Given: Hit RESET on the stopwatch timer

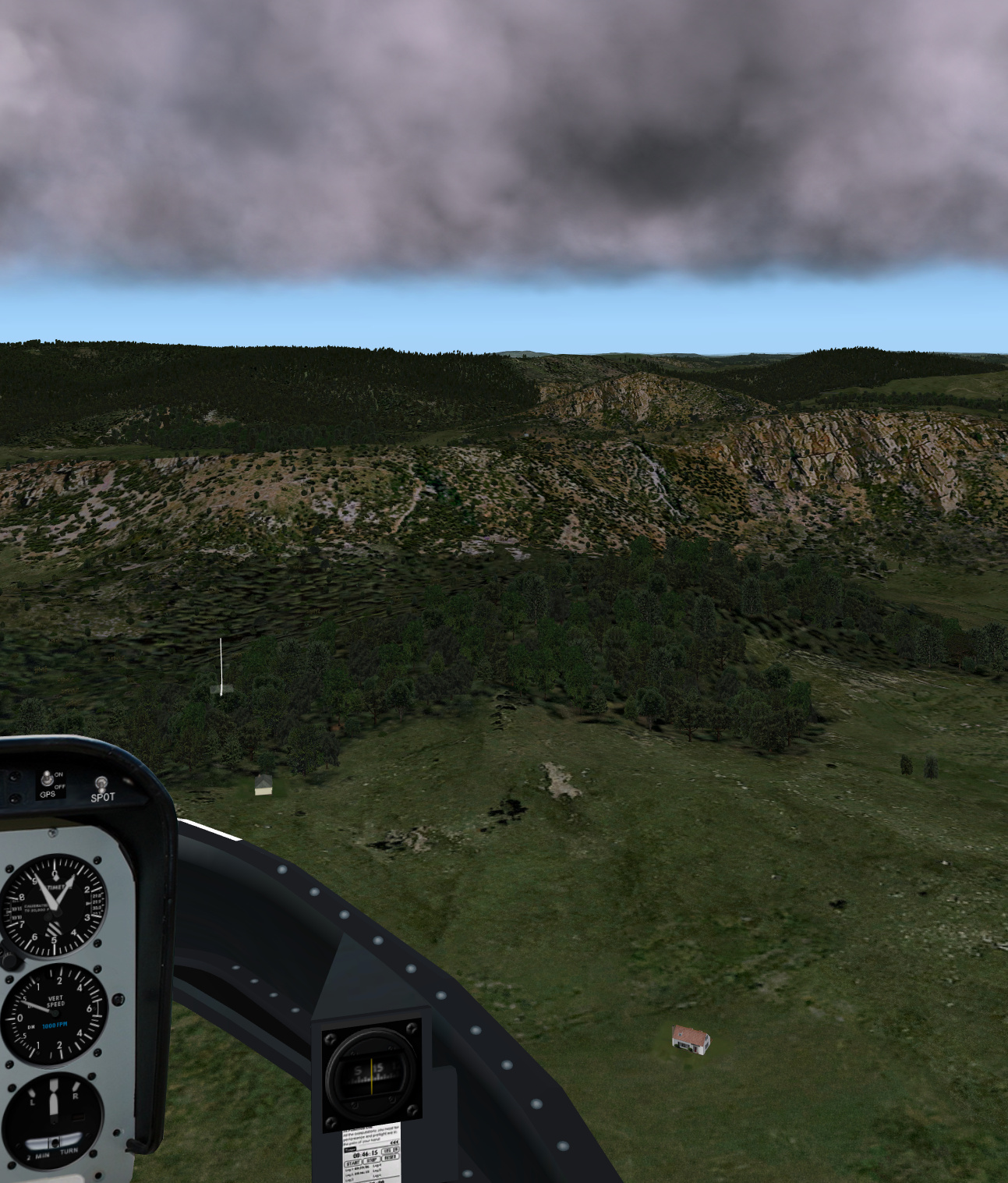Looking at the screenshot, I should point(390,1156).
